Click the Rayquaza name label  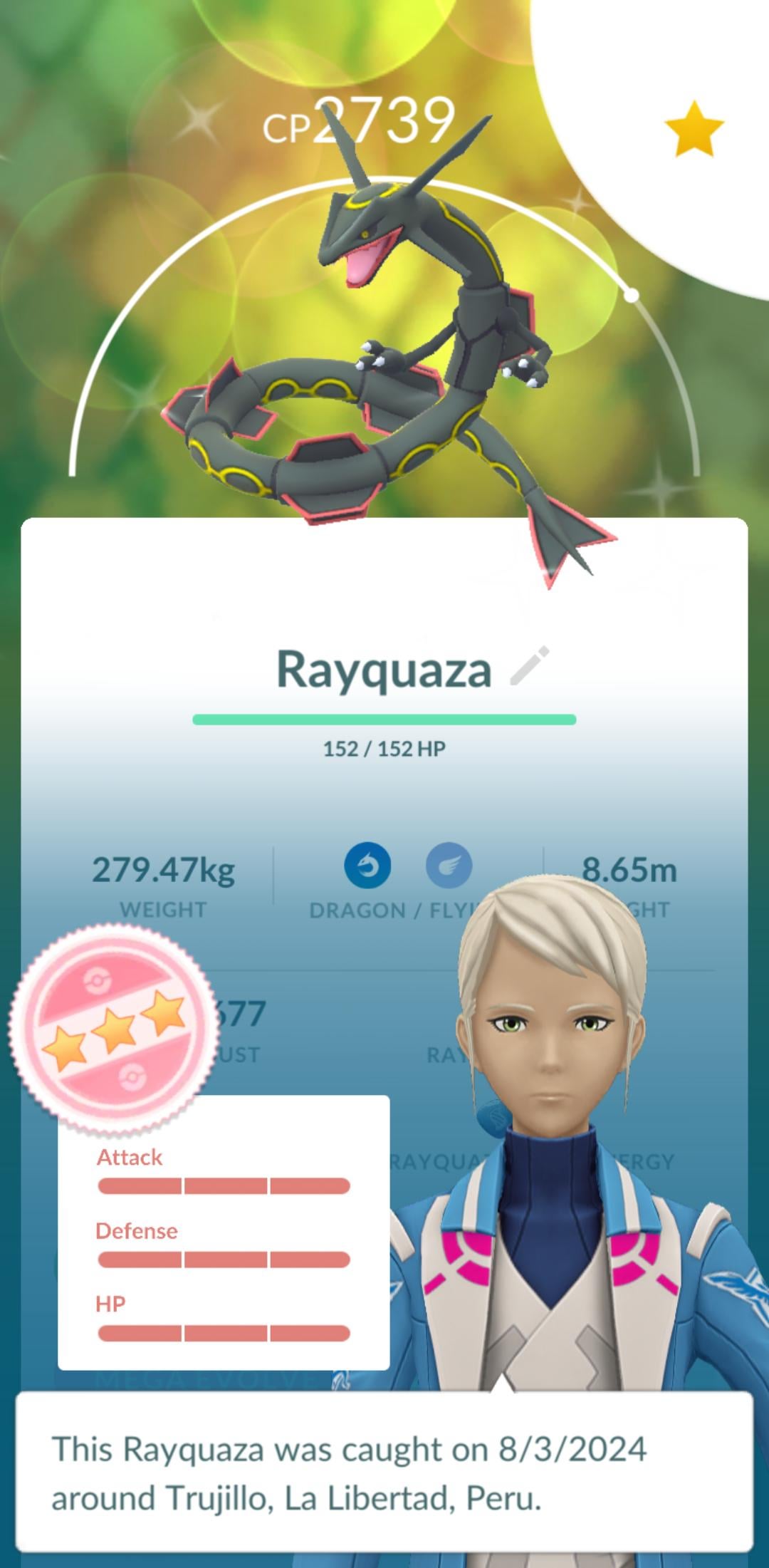pos(384,670)
